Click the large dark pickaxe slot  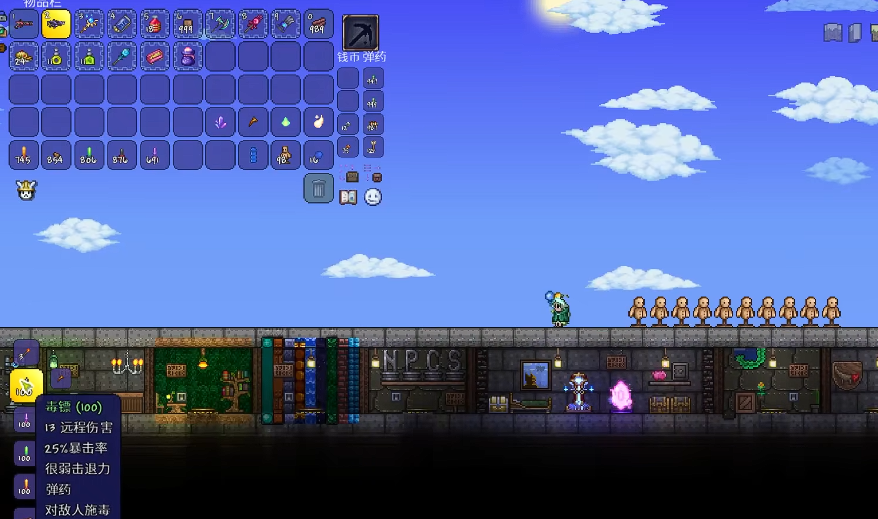click(360, 32)
